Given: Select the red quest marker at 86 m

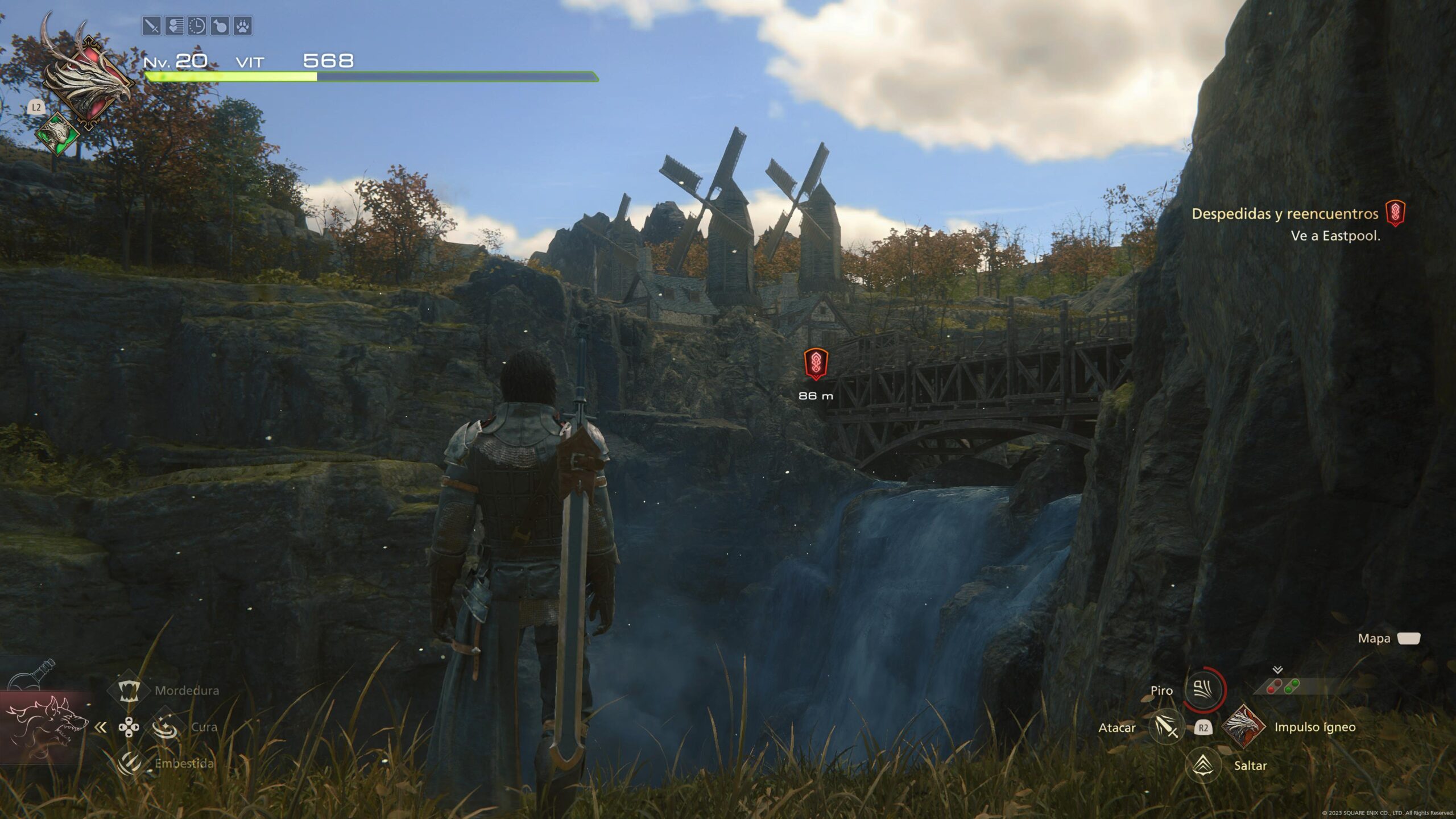Looking at the screenshot, I should [816, 363].
